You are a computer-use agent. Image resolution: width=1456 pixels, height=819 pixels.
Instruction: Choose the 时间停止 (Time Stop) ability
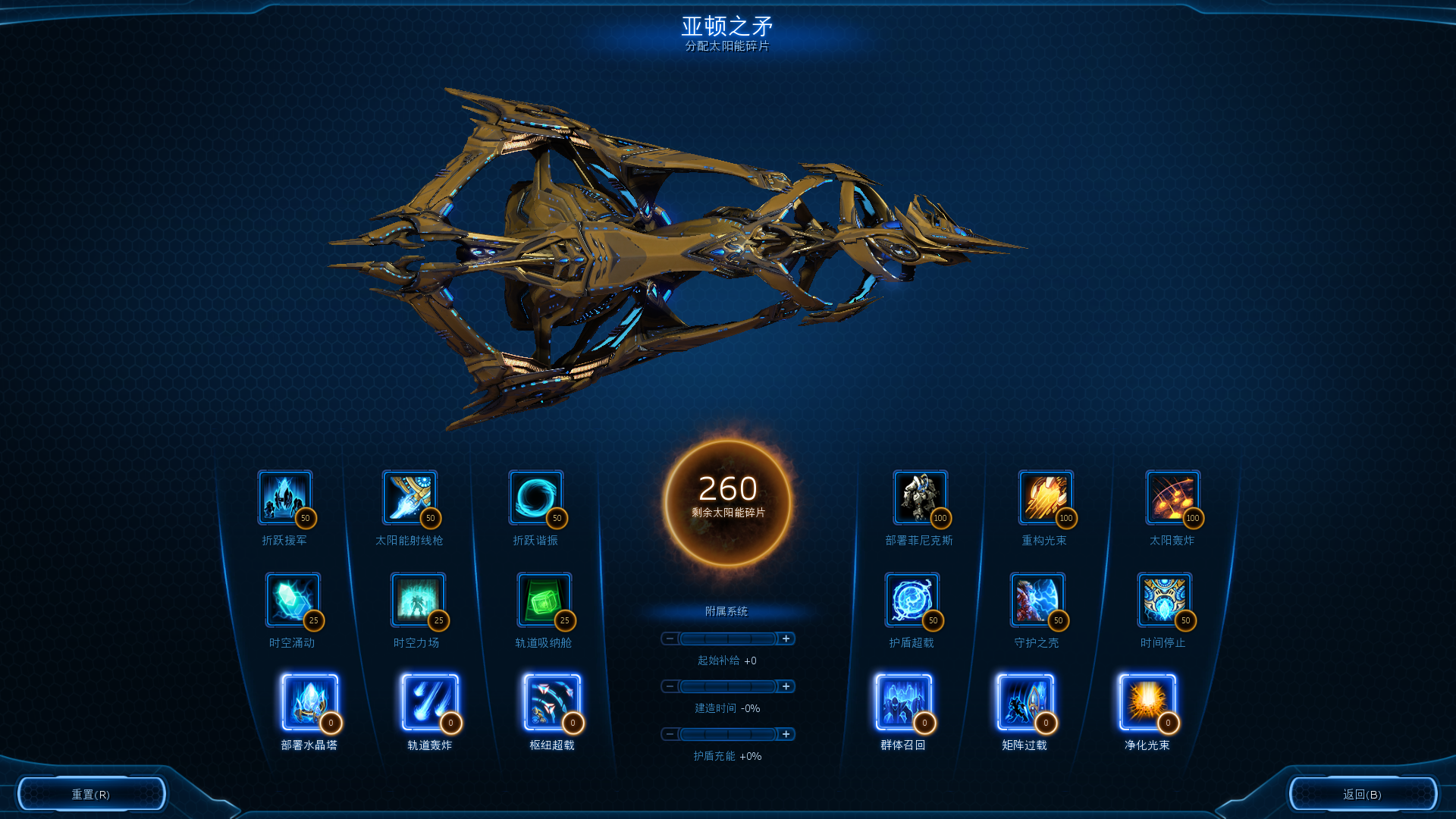tap(1163, 600)
